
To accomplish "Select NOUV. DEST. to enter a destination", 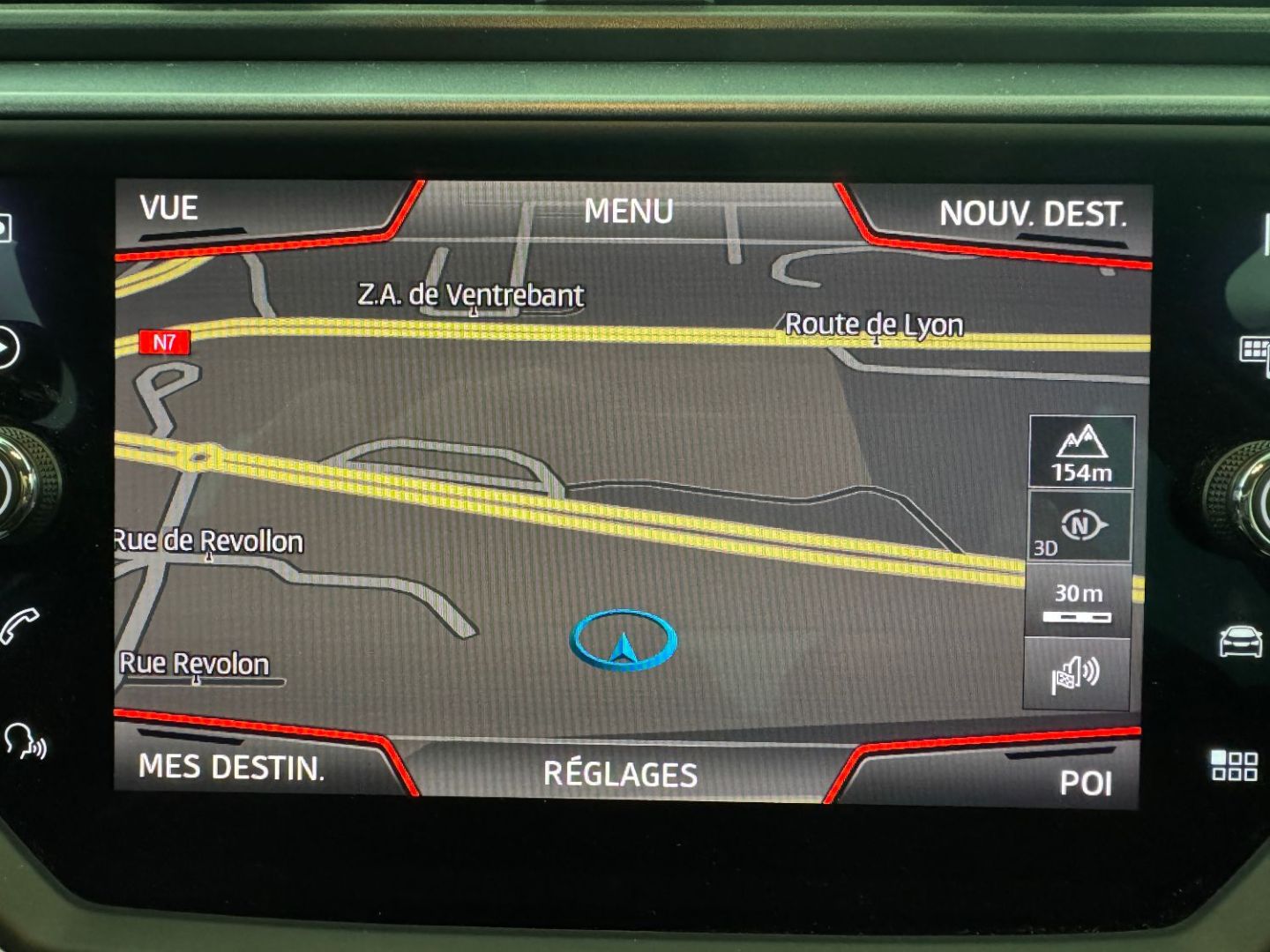I will click(1032, 214).
